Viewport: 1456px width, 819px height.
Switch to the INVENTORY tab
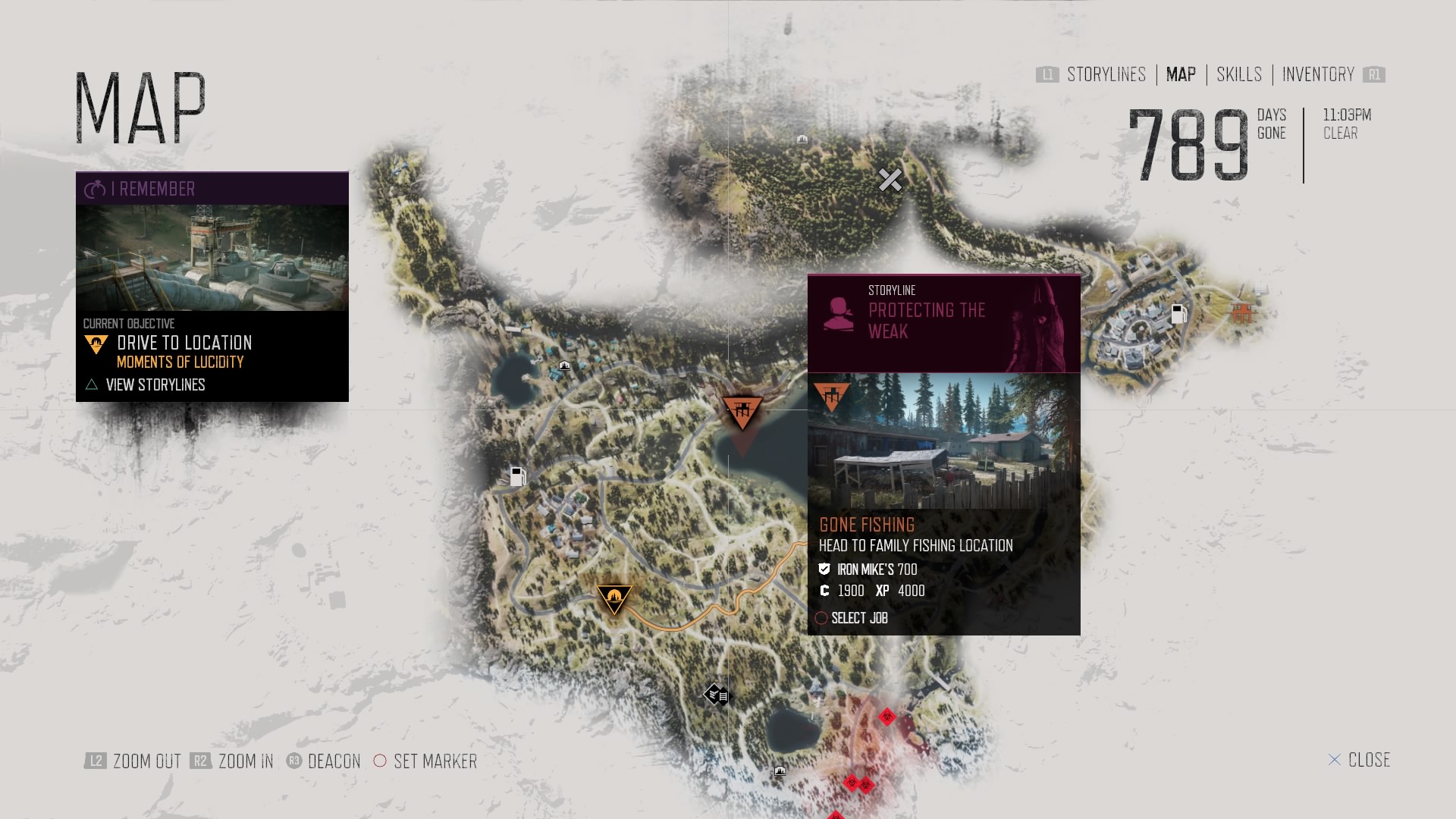pyautogui.click(x=1317, y=74)
